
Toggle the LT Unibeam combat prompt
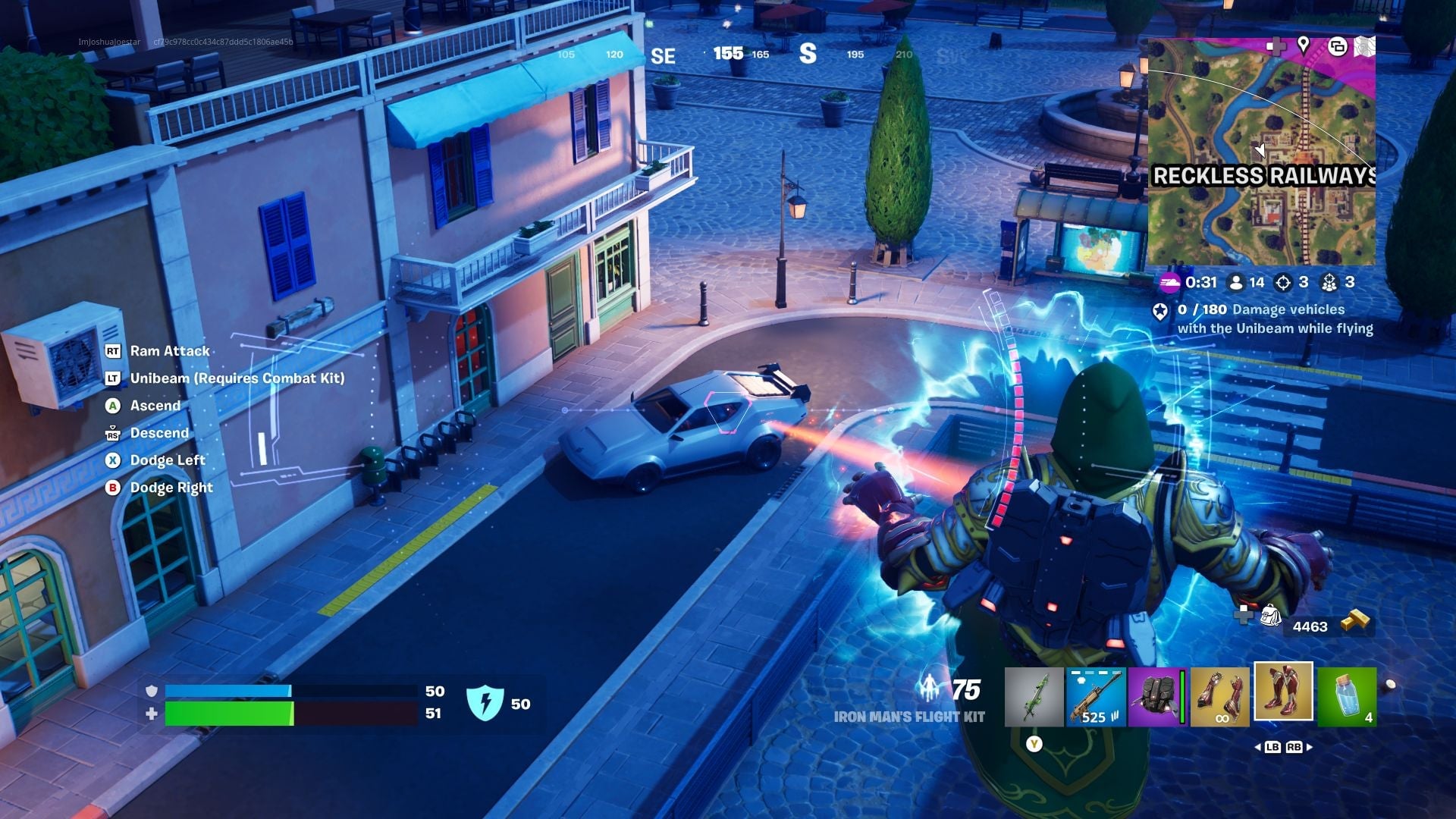[x=112, y=378]
